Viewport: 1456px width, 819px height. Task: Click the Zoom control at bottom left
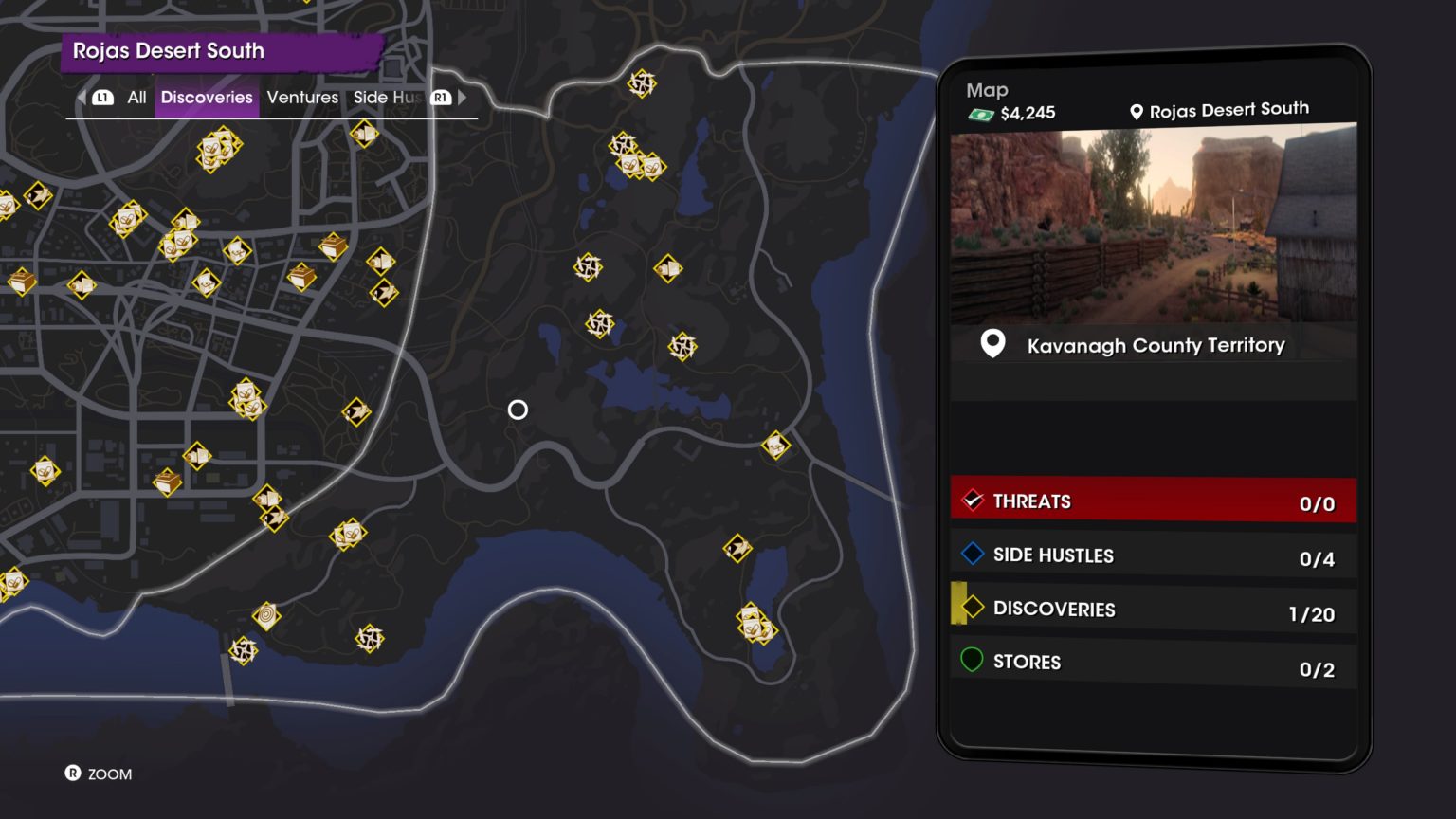[99, 774]
